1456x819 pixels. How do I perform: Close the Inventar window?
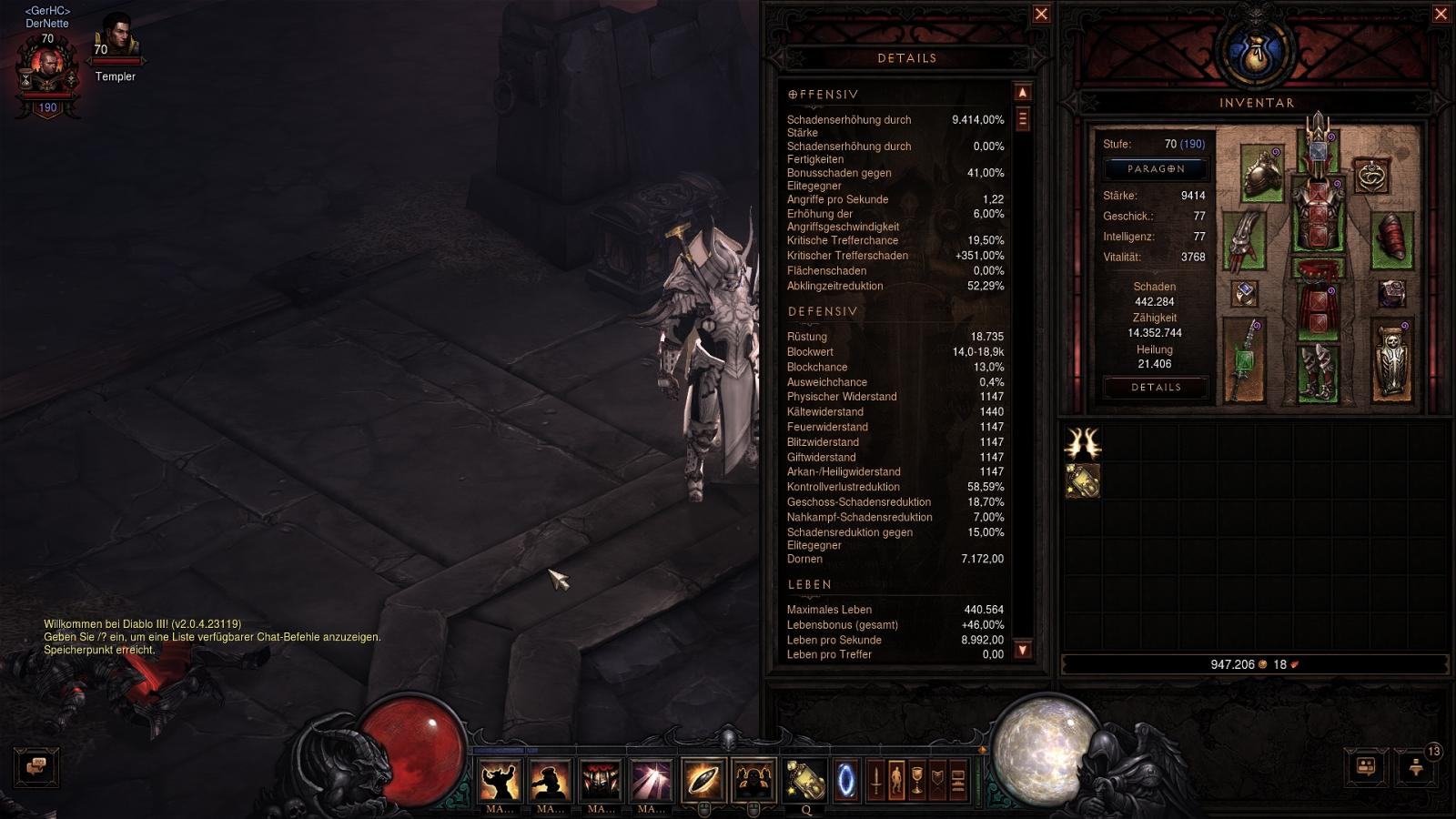[x=1441, y=14]
